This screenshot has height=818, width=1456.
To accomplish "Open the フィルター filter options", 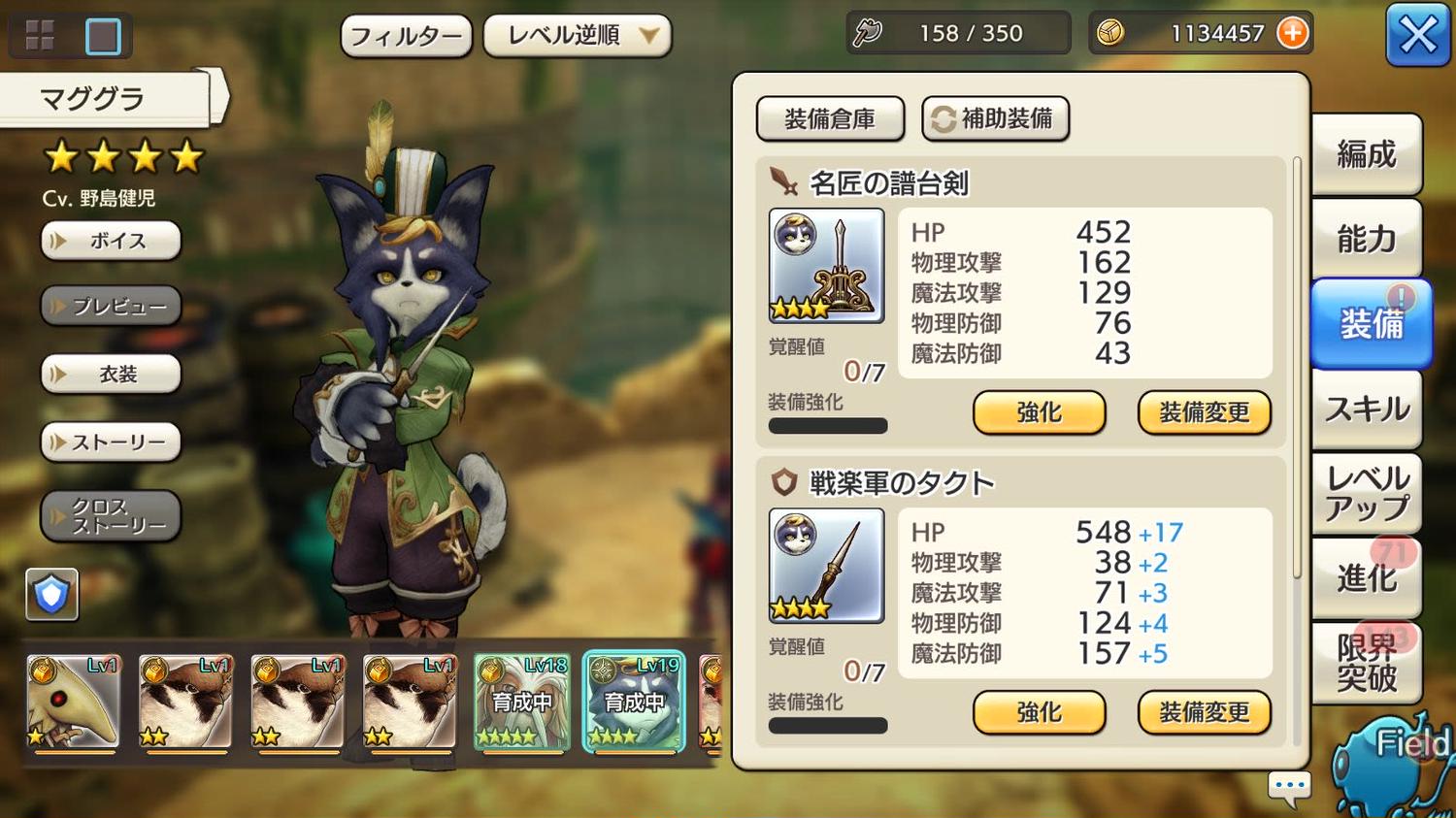I will [x=406, y=37].
